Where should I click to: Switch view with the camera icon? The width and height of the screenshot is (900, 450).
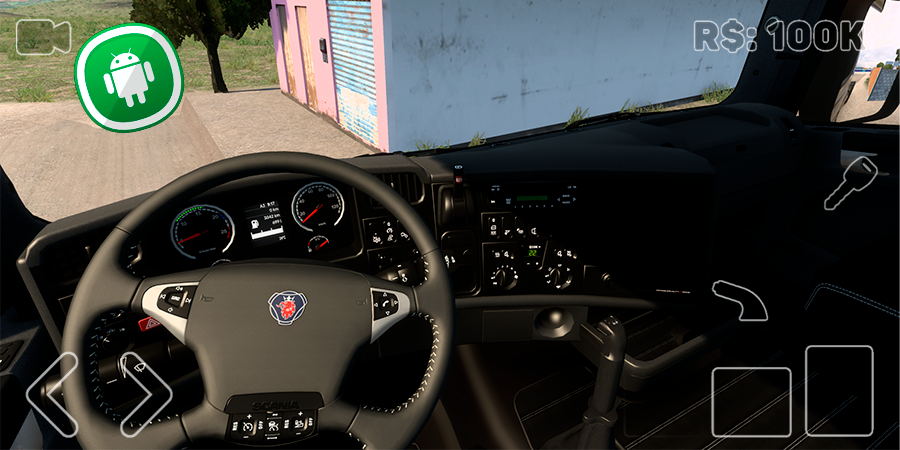pyautogui.click(x=43, y=37)
